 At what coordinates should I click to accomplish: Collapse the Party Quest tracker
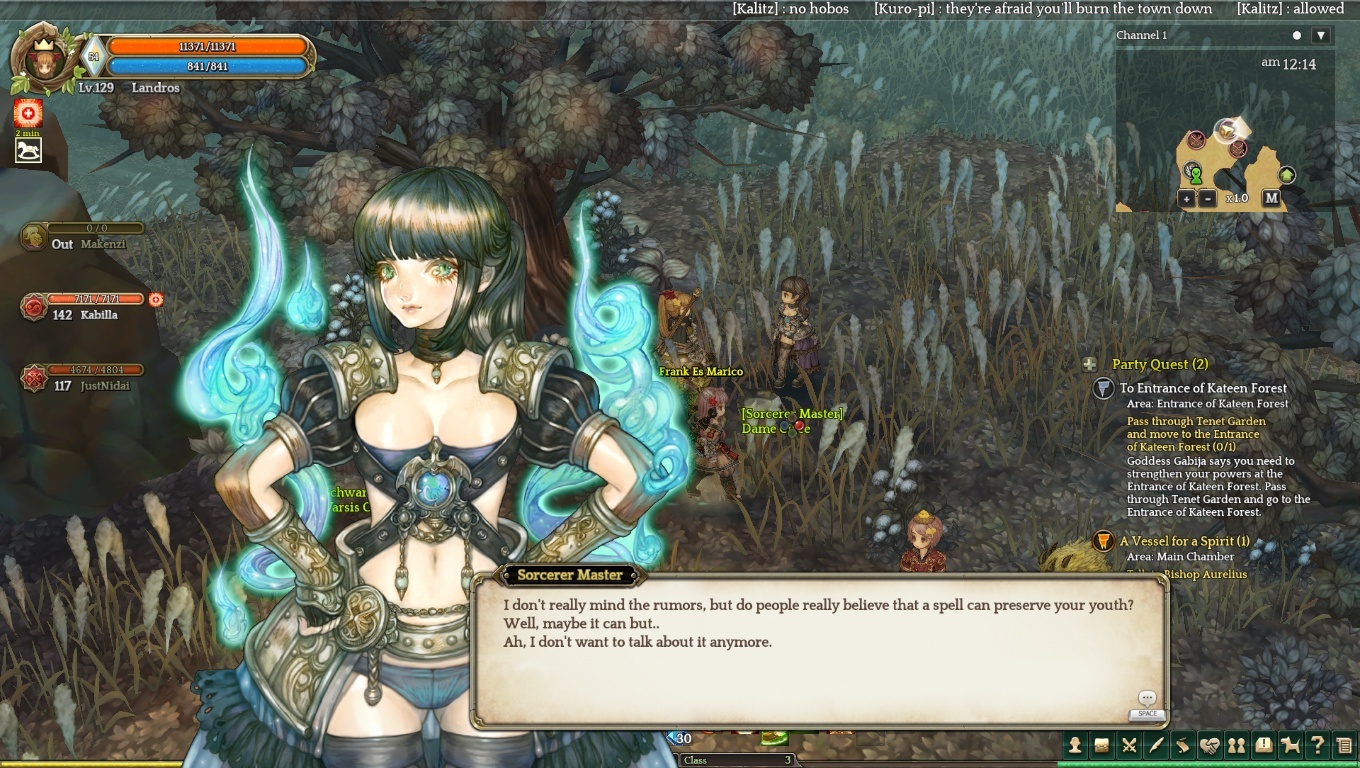point(1090,365)
